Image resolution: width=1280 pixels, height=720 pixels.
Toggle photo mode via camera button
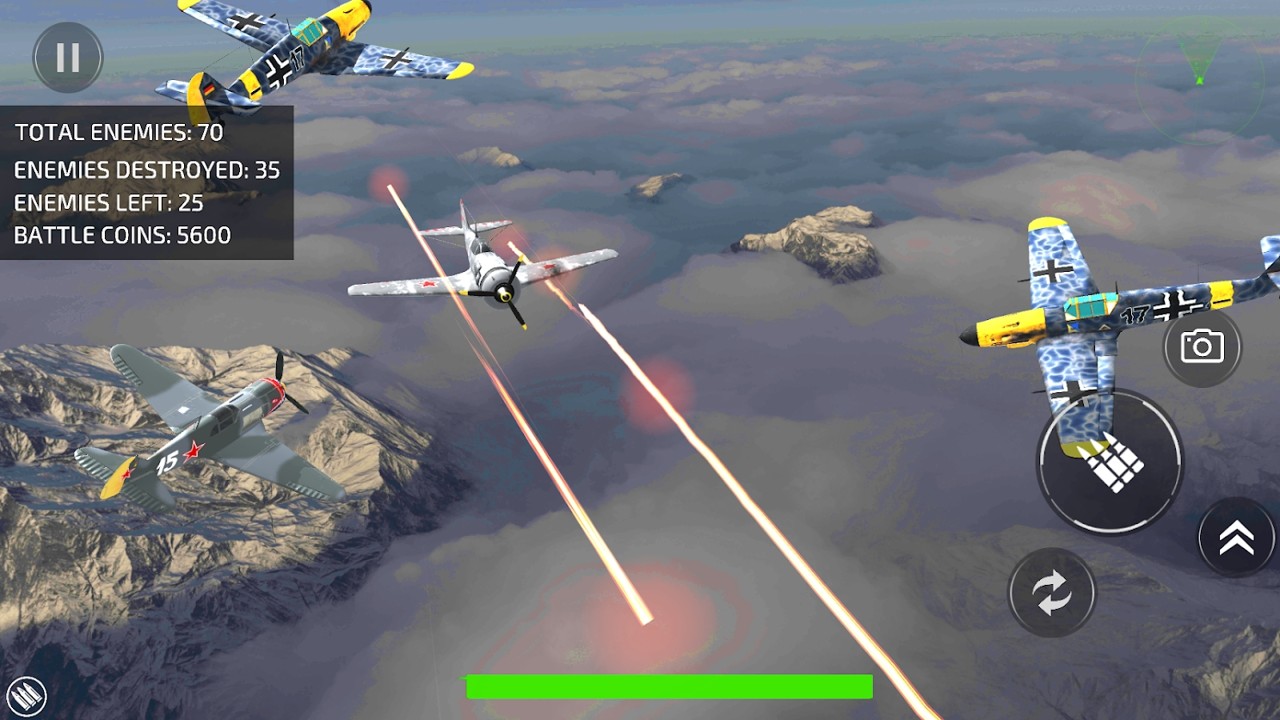point(1204,346)
